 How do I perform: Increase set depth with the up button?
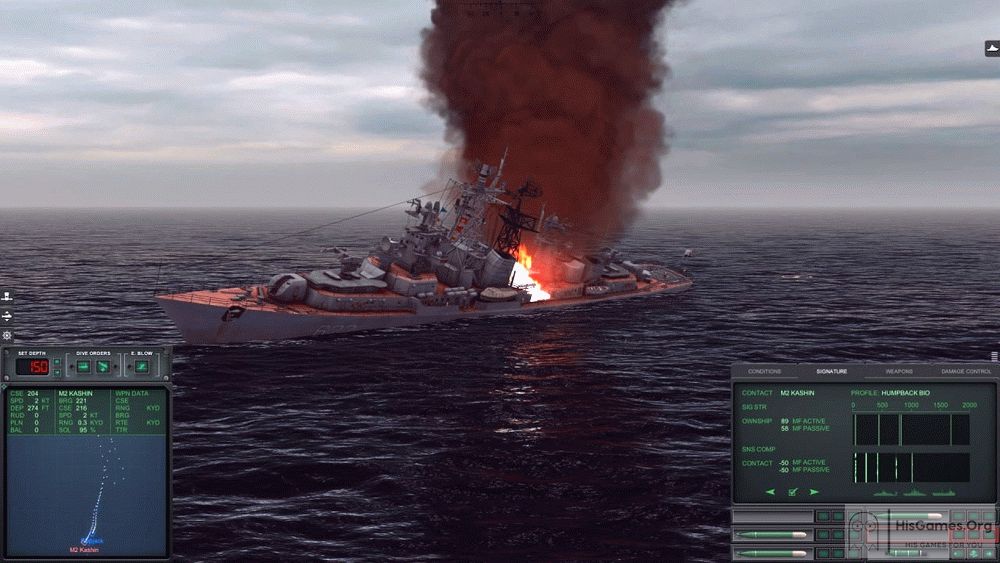tap(57, 361)
